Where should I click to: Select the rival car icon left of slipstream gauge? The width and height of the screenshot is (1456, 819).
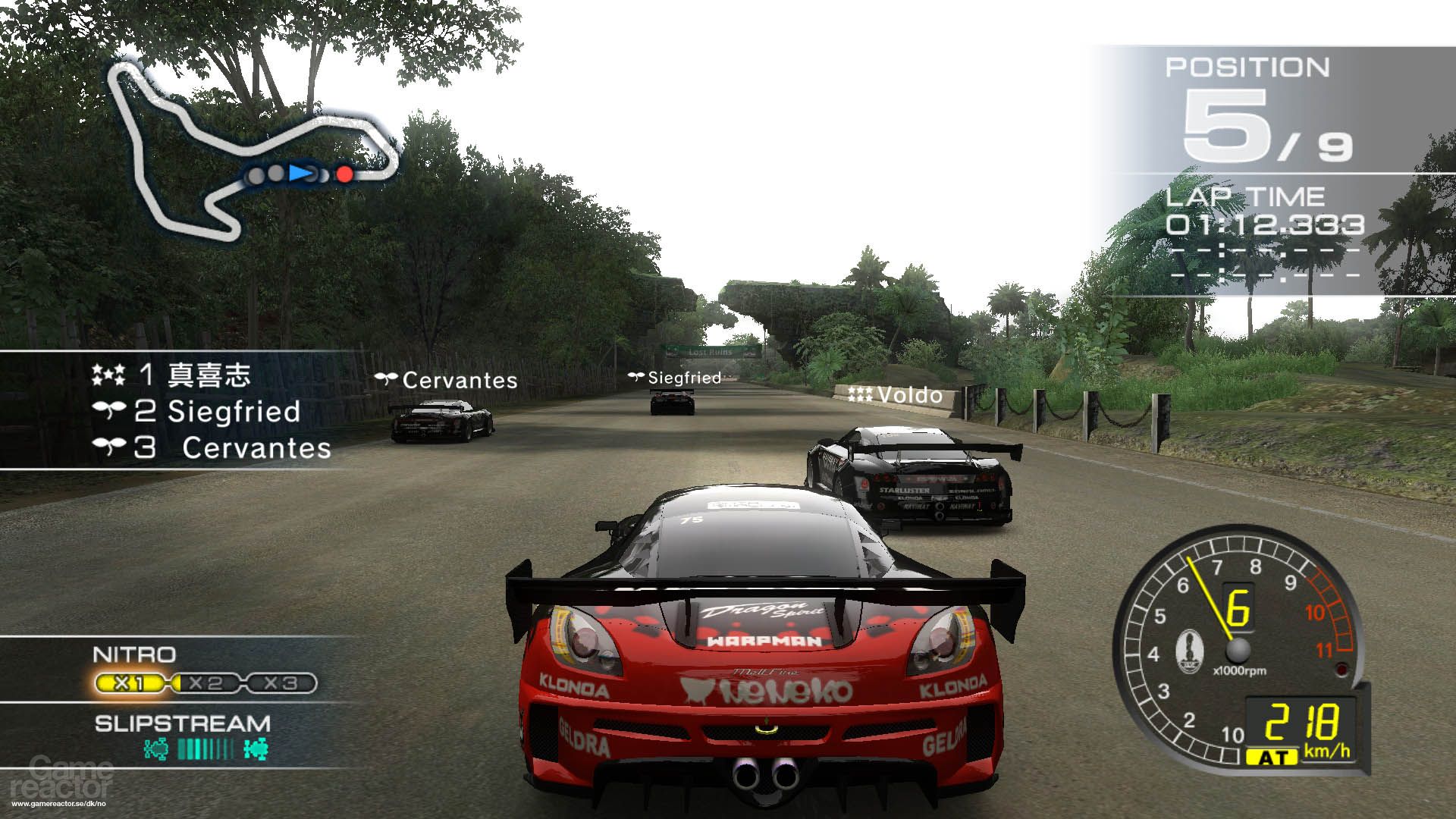point(157,748)
